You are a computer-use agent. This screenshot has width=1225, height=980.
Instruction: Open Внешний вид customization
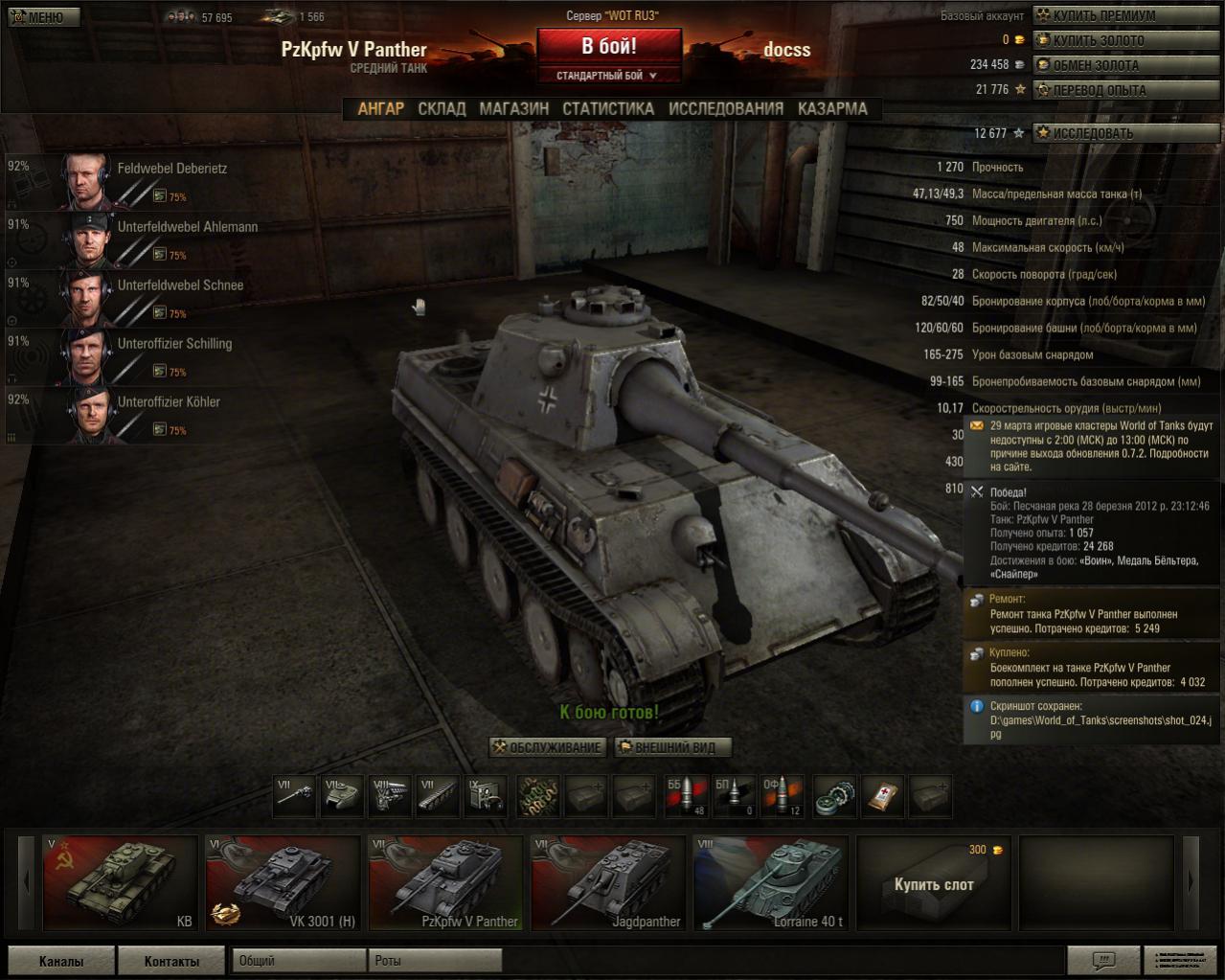672,747
